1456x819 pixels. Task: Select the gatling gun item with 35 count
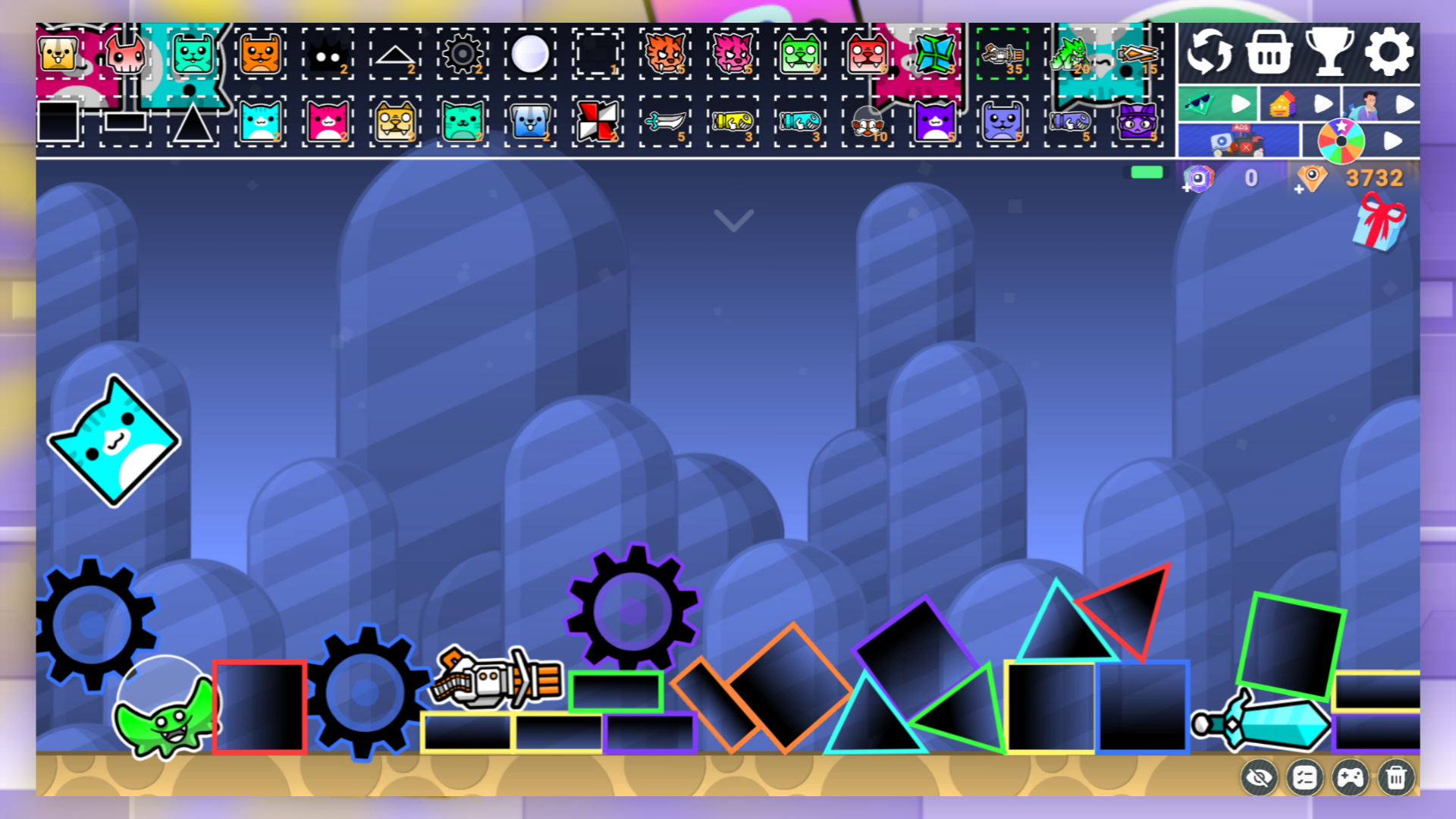[x=1003, y=55]
